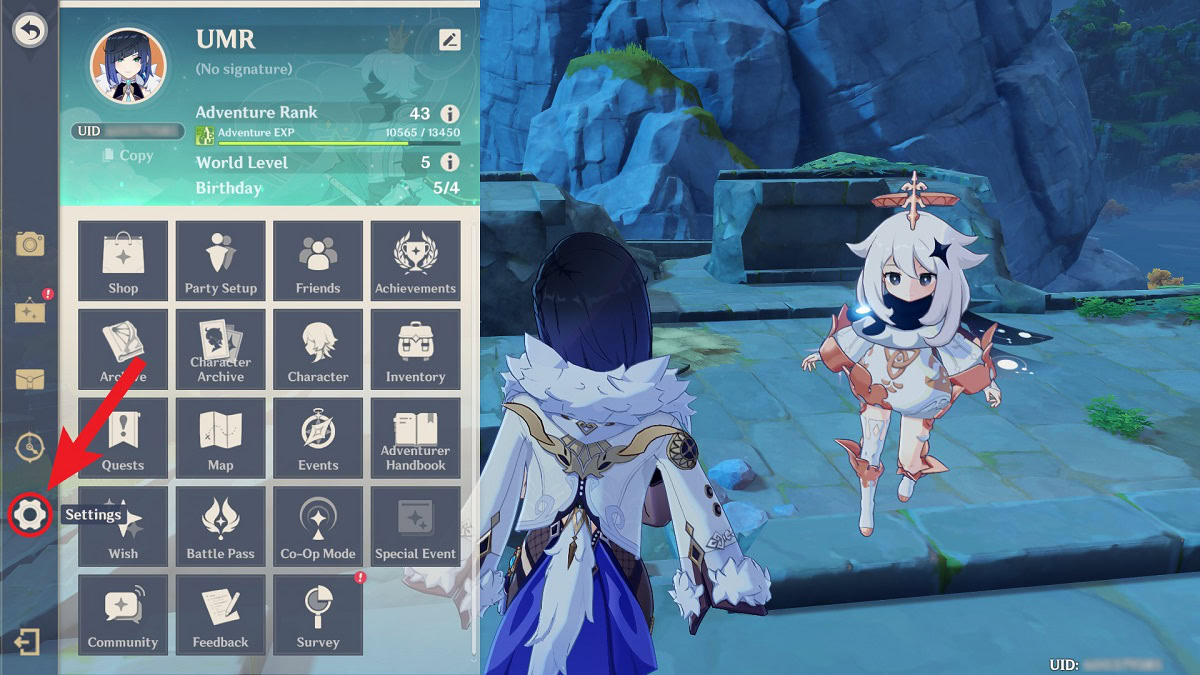Open the Settings gear icon
The height and width of the screenshot is (675, 1200).
29,514
